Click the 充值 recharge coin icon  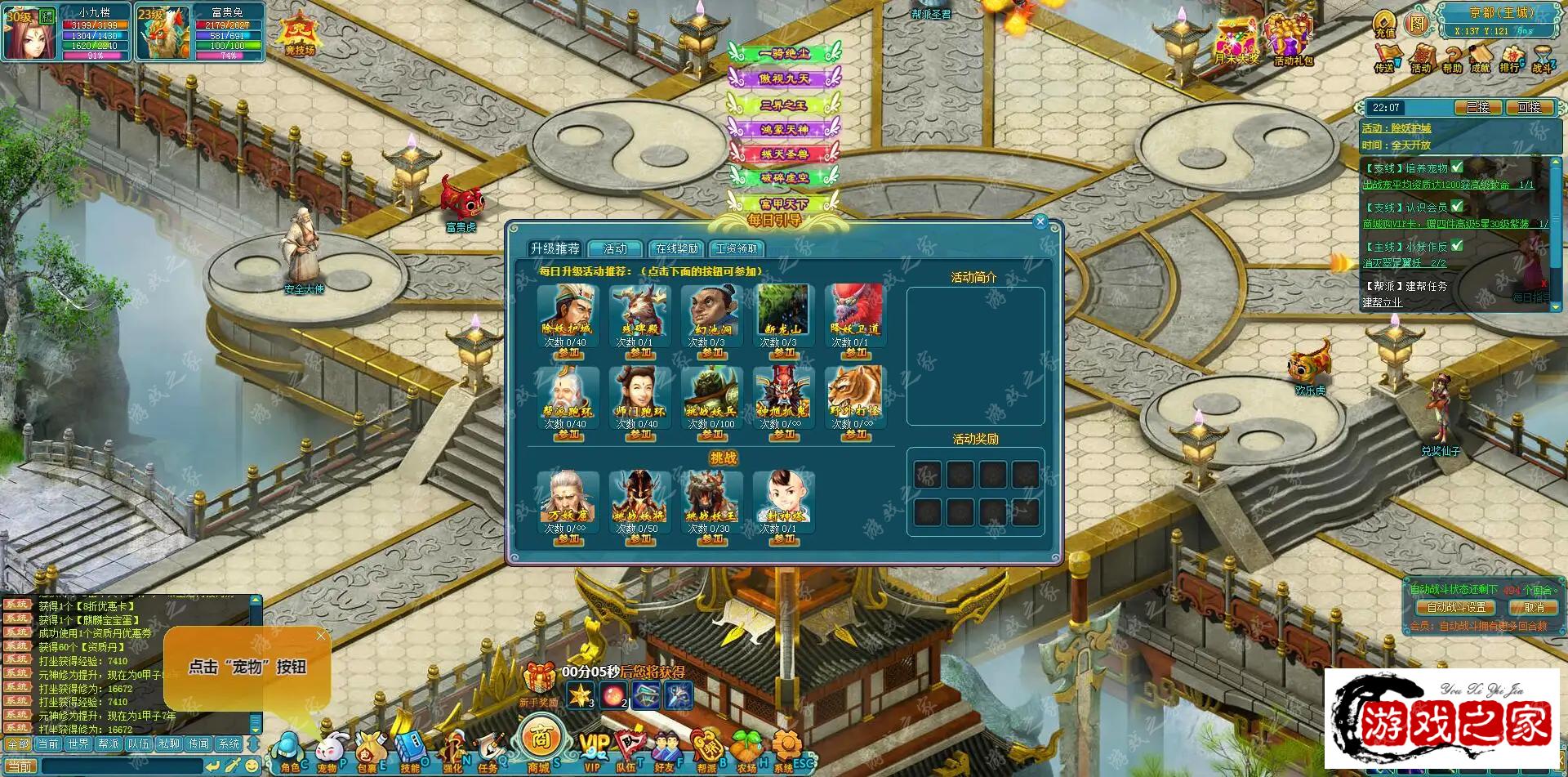pyautogui.click(x=1385, y=24)
